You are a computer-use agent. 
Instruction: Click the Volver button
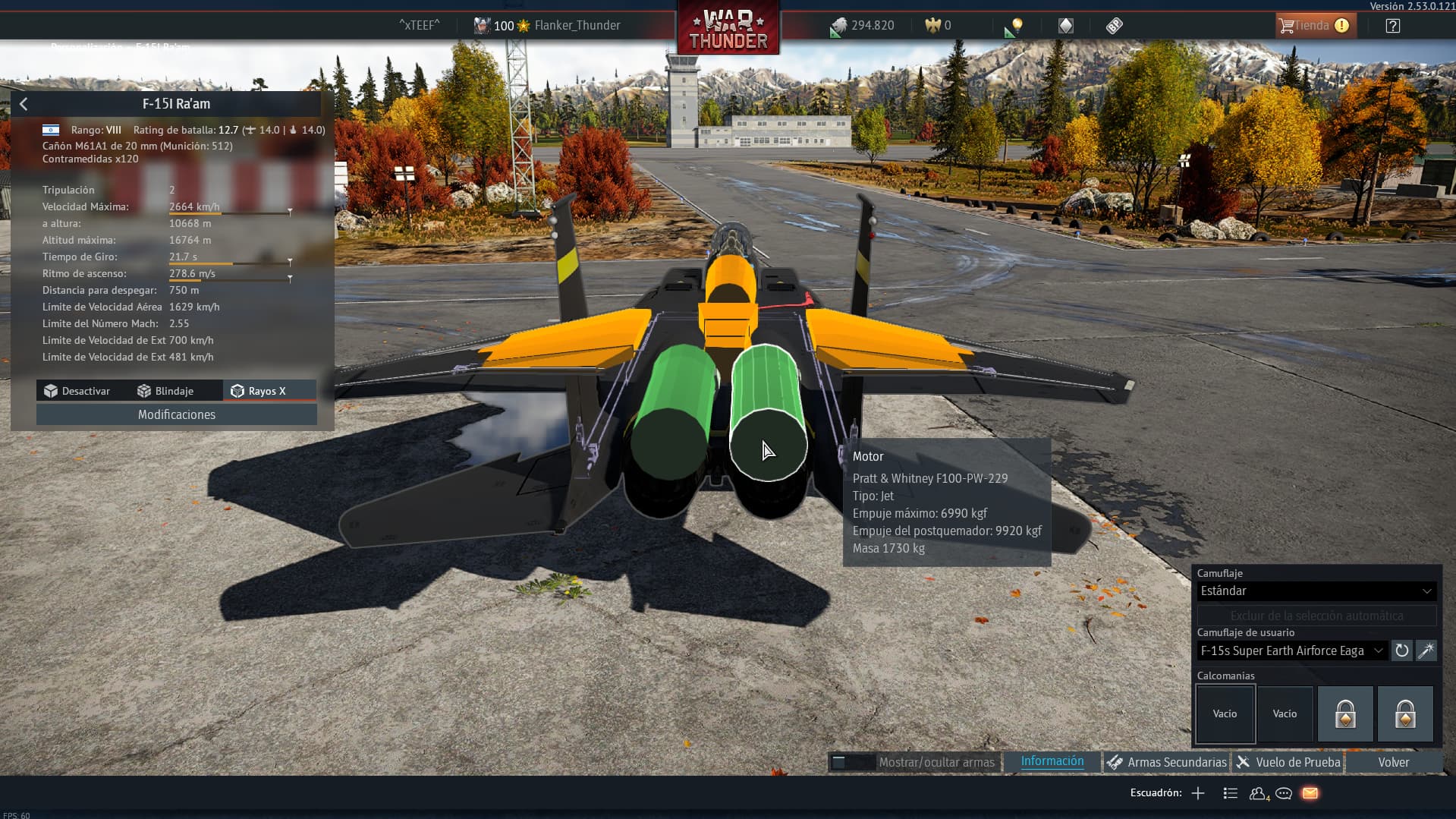(x=1393, y=762)
